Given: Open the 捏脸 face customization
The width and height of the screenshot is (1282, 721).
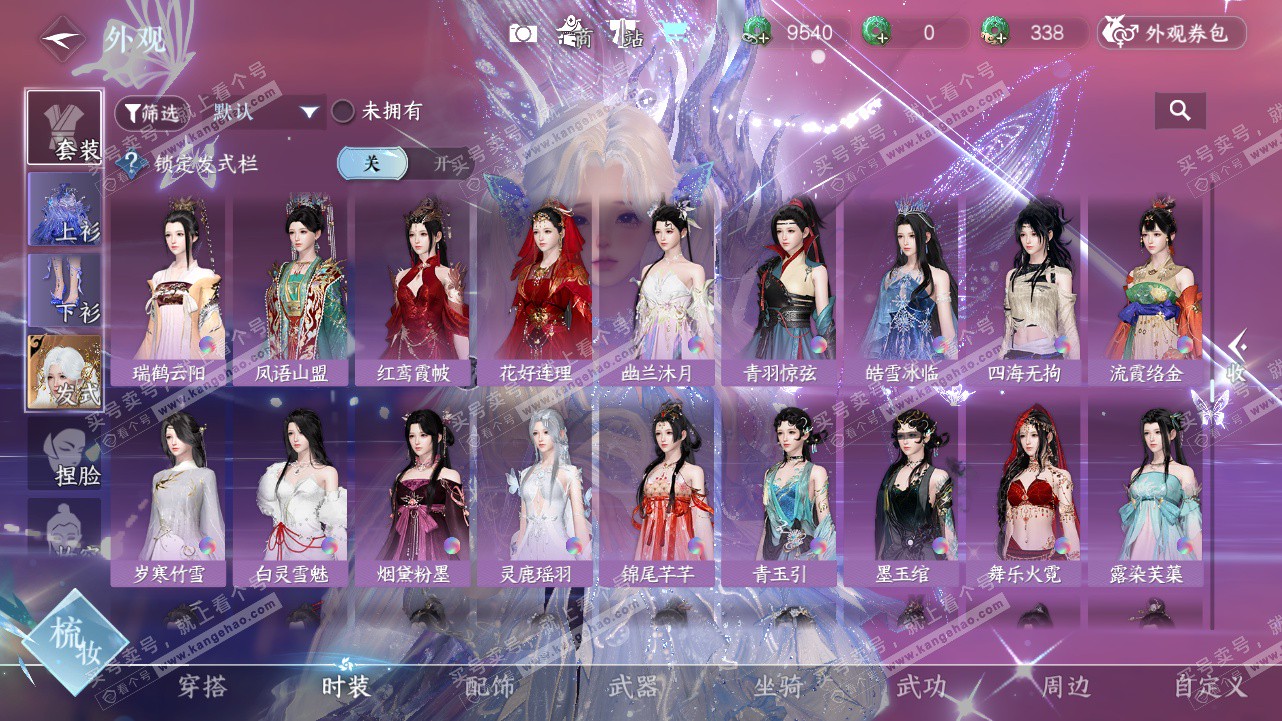Looking at the screenshot, I should coord(65,454).
